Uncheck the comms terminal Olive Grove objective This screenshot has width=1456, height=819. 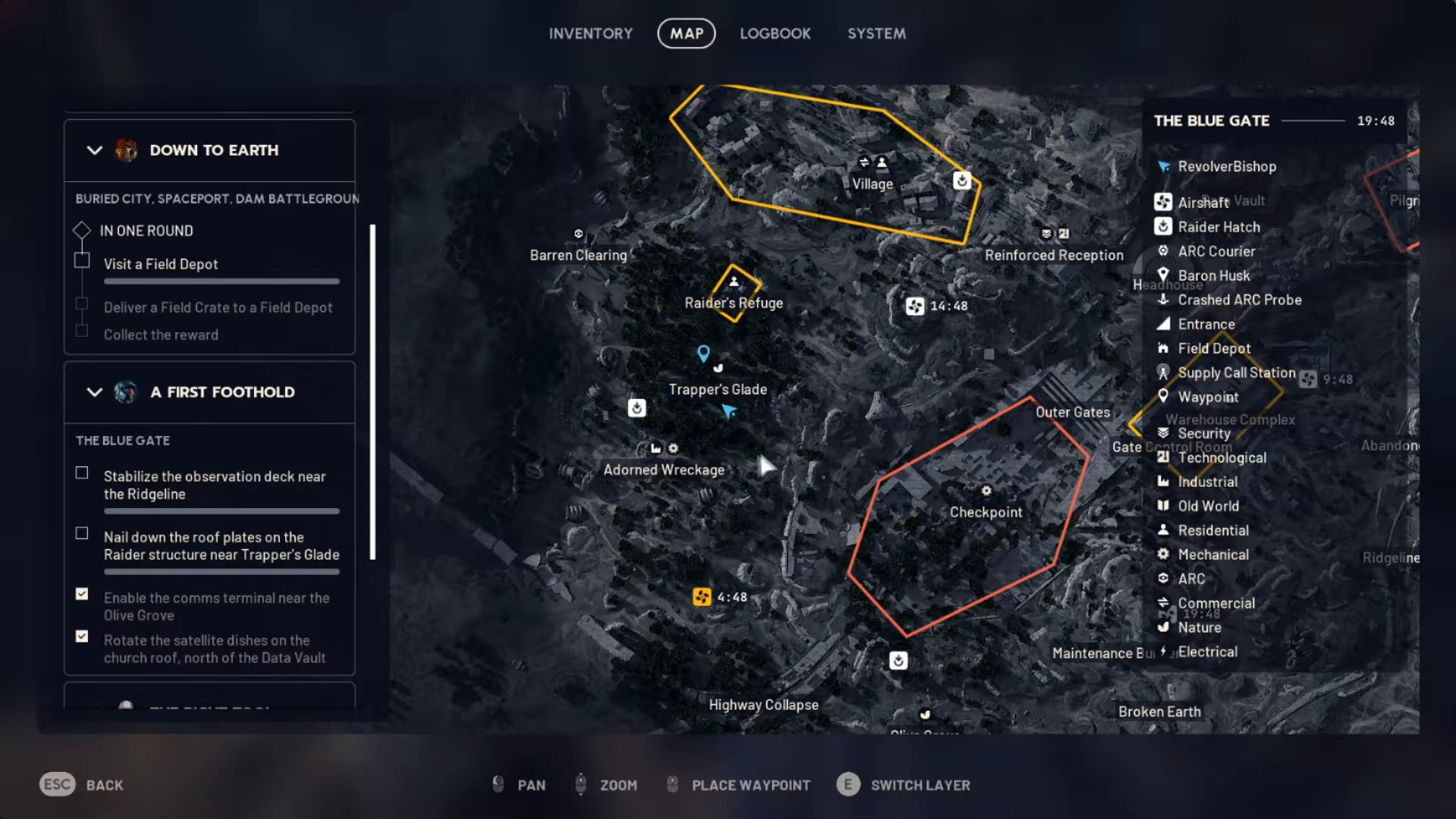coord(81,595)
